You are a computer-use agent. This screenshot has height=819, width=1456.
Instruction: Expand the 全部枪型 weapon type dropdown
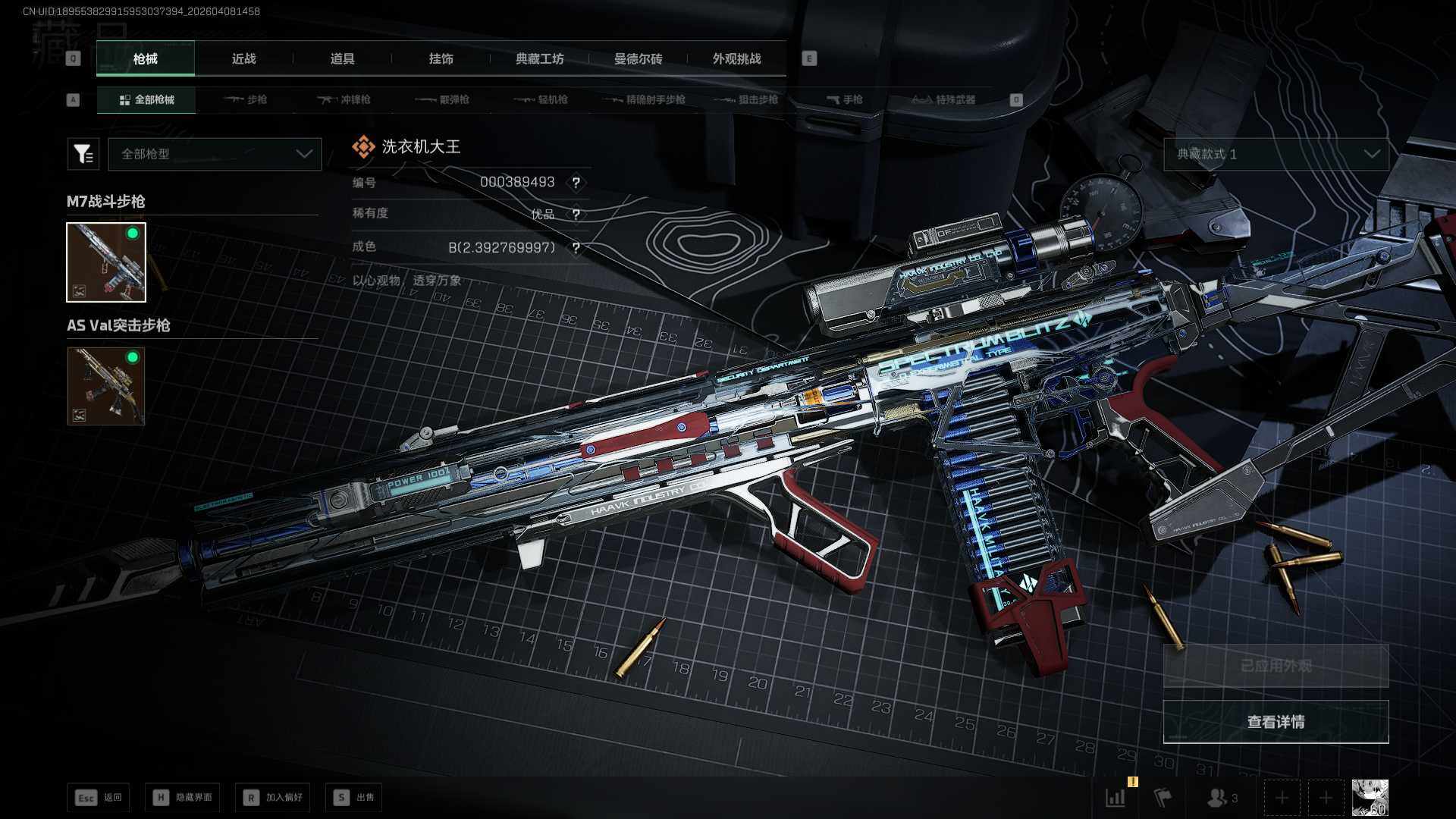(x=215, y=154)
